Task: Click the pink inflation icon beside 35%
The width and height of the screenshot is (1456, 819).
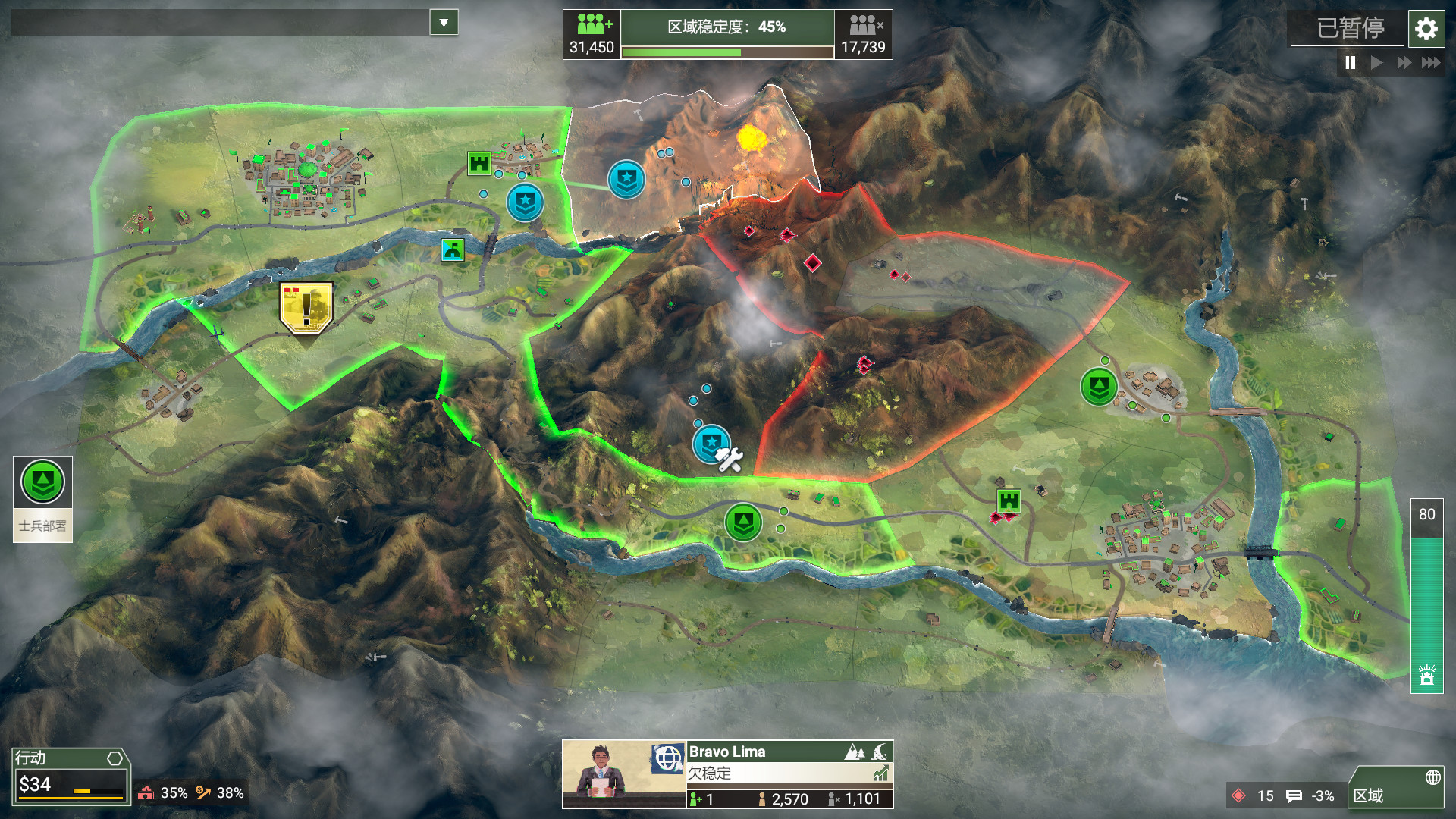Action: [146, 793]
